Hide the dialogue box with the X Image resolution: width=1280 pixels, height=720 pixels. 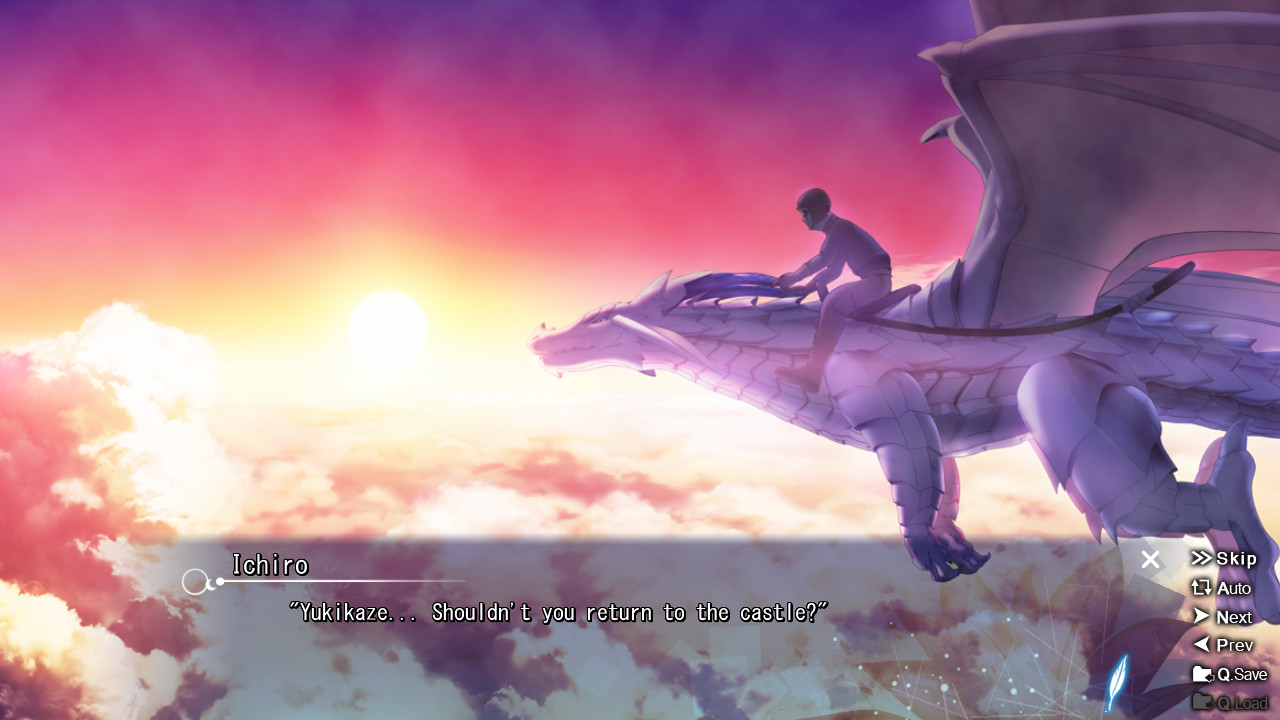pos(1150,560)
